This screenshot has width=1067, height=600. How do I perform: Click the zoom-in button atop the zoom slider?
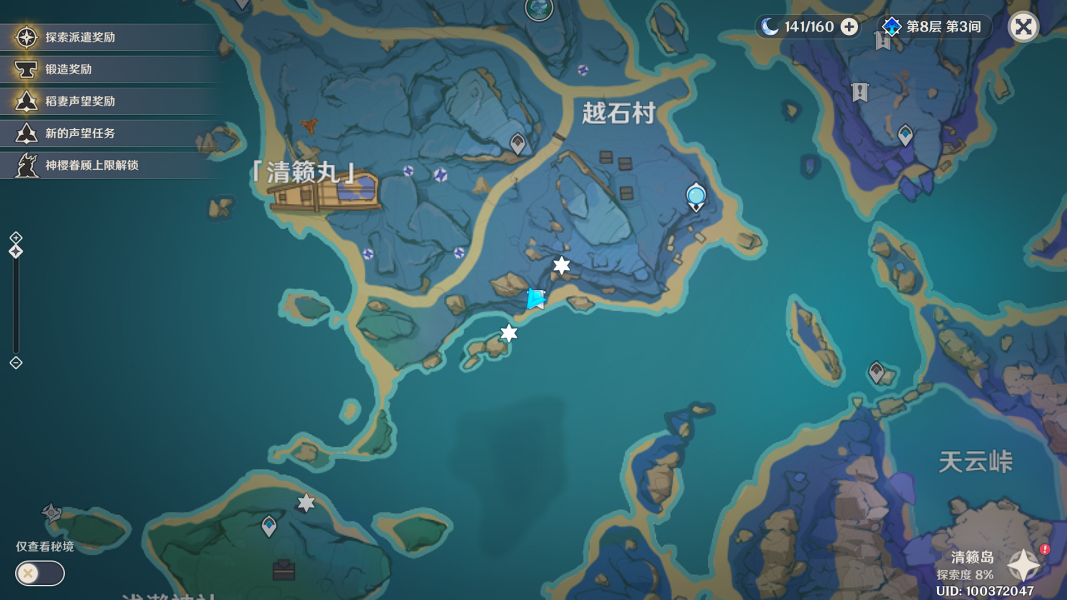[x=16, y=238]
